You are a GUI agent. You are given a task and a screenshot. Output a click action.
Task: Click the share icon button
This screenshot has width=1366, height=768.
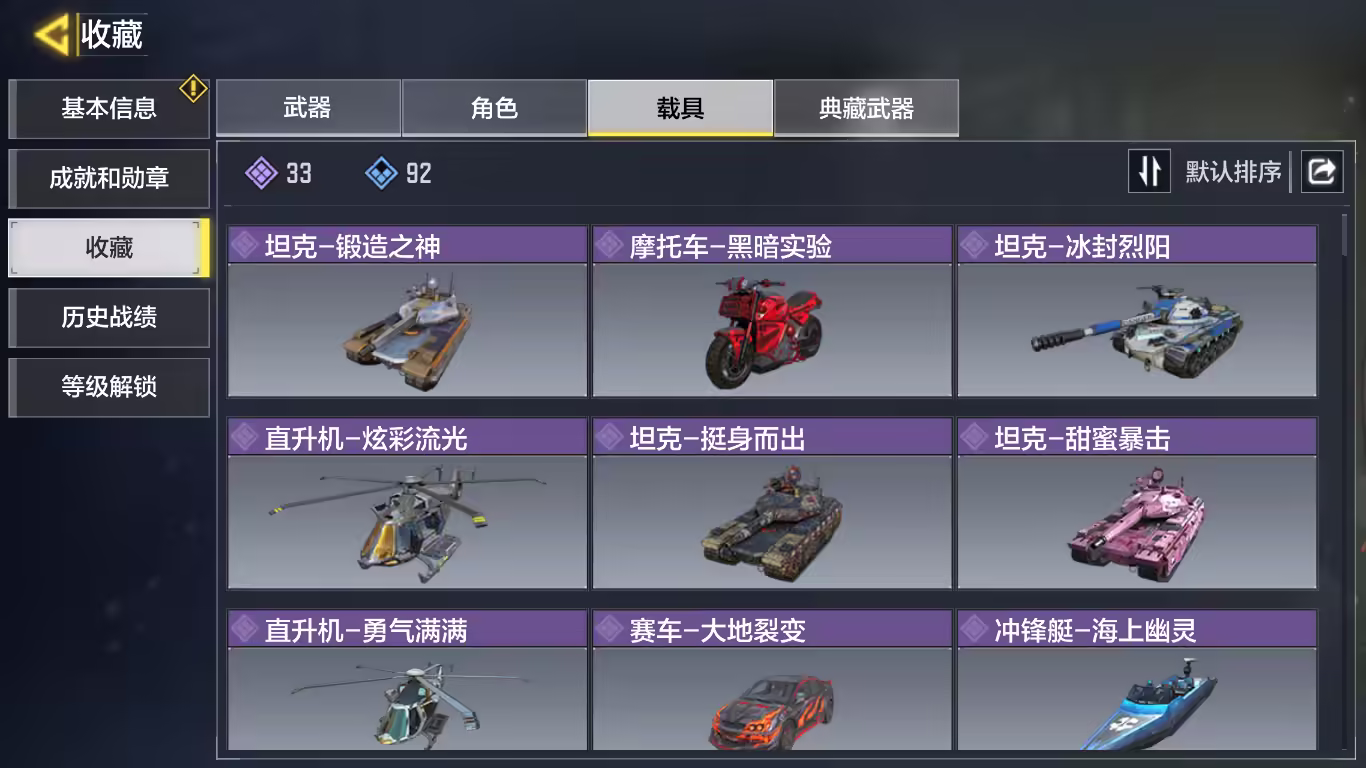(1321, 172)
